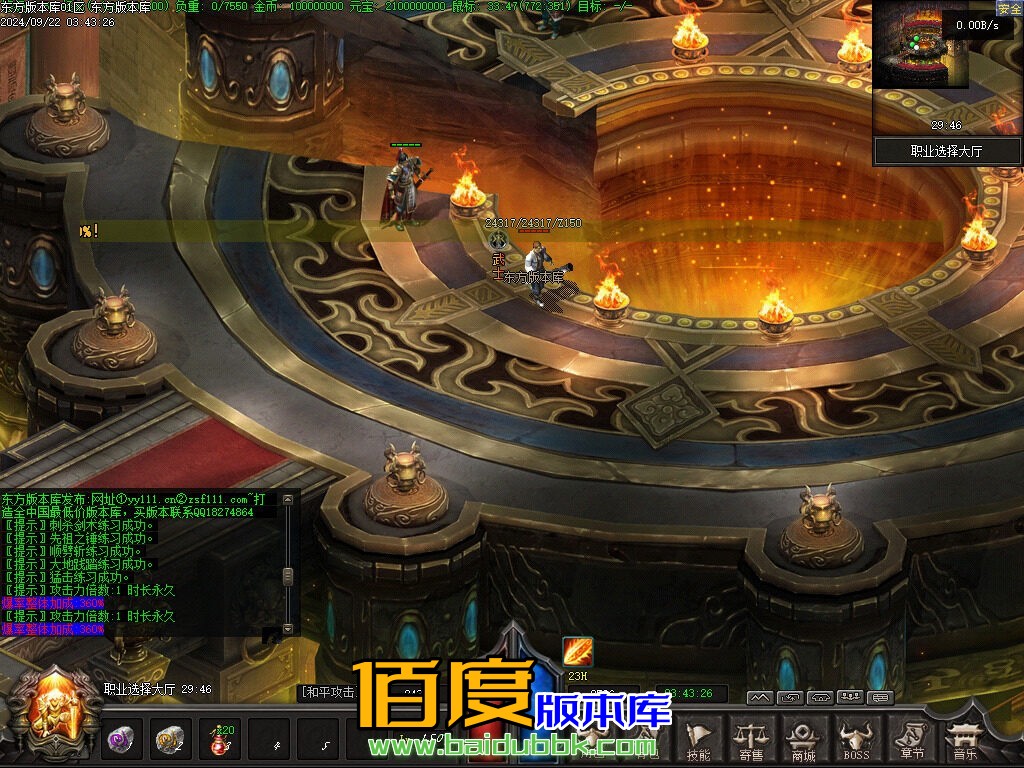Viewport: 1024px width, 768px height.
Task: Open the 商城 shop
Action: (x=802, y=739)
